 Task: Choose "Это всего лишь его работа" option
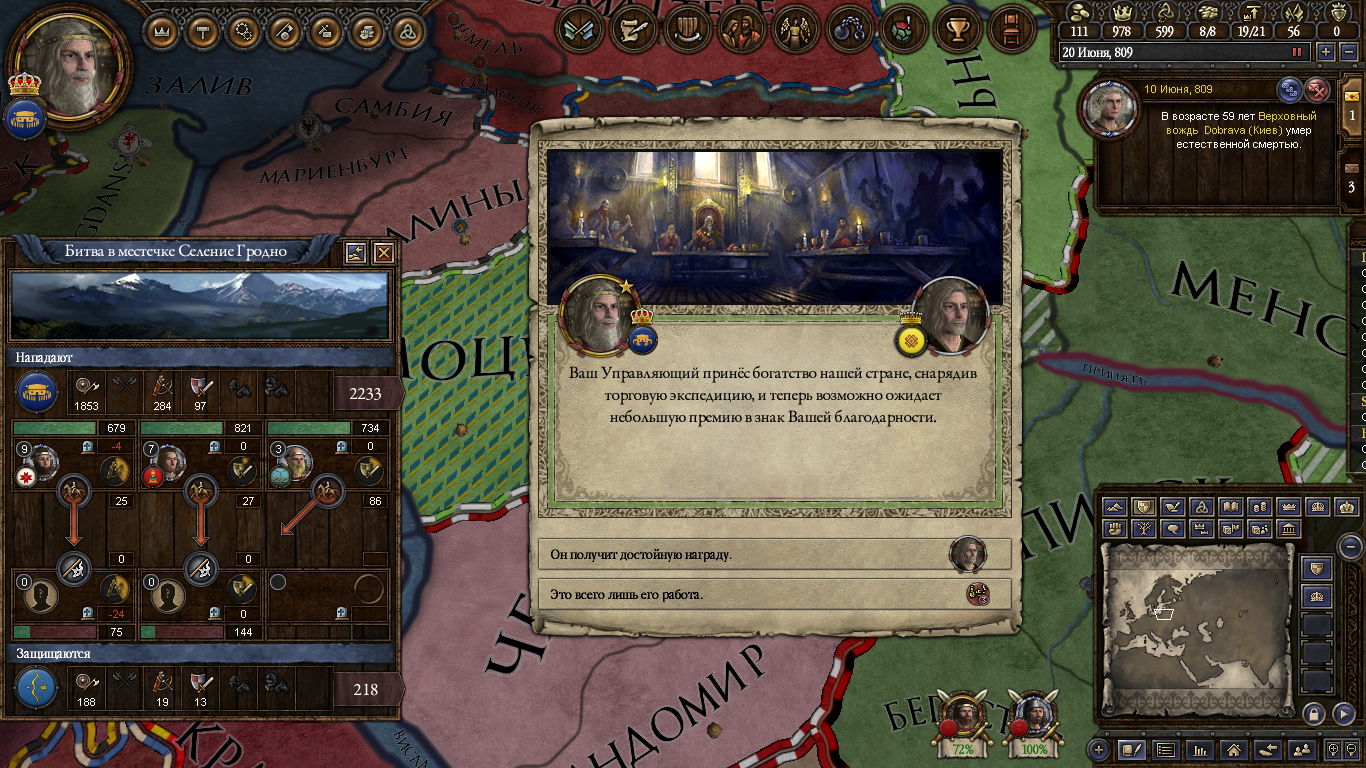760,594
